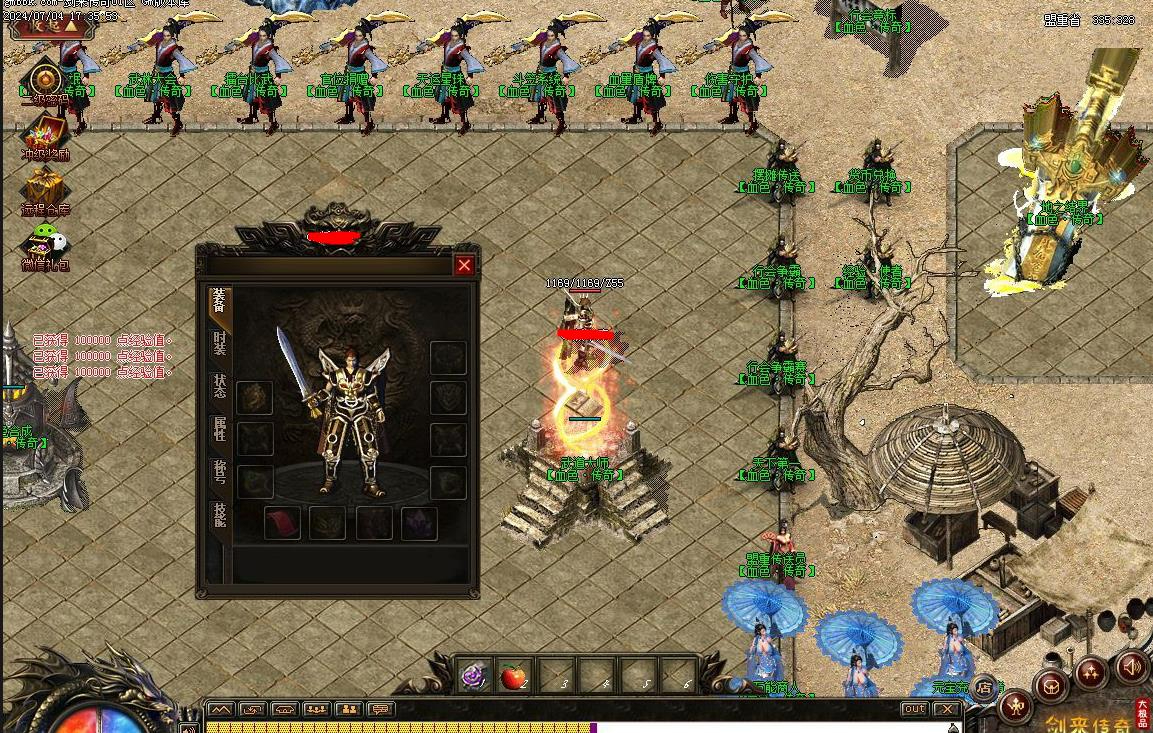Screen dimensions: 1153x733
Task: Select the 称号 (title) tab
Action: pyautogui.click(x=219, y=473)
